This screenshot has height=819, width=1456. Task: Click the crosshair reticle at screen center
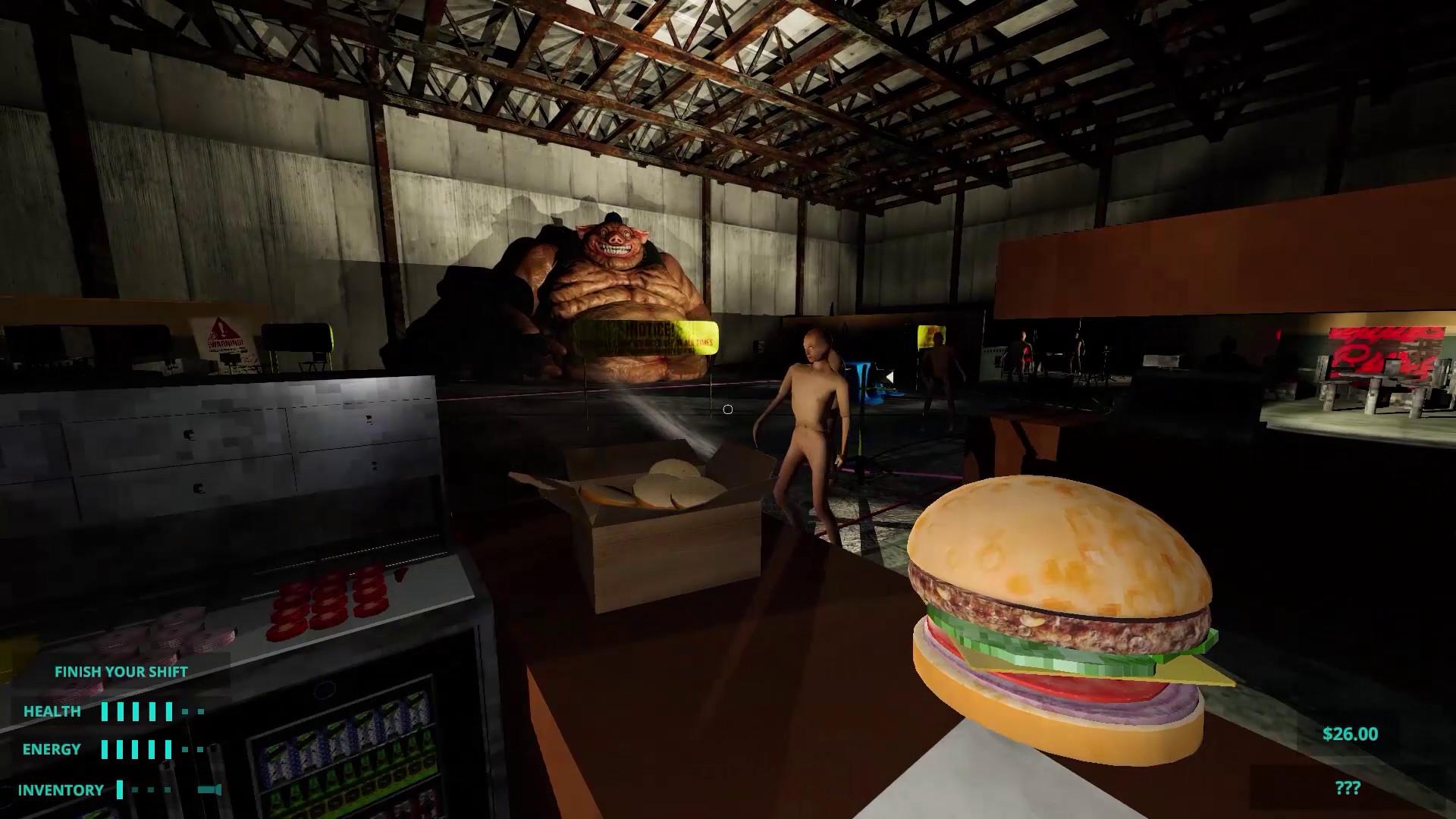728,409
